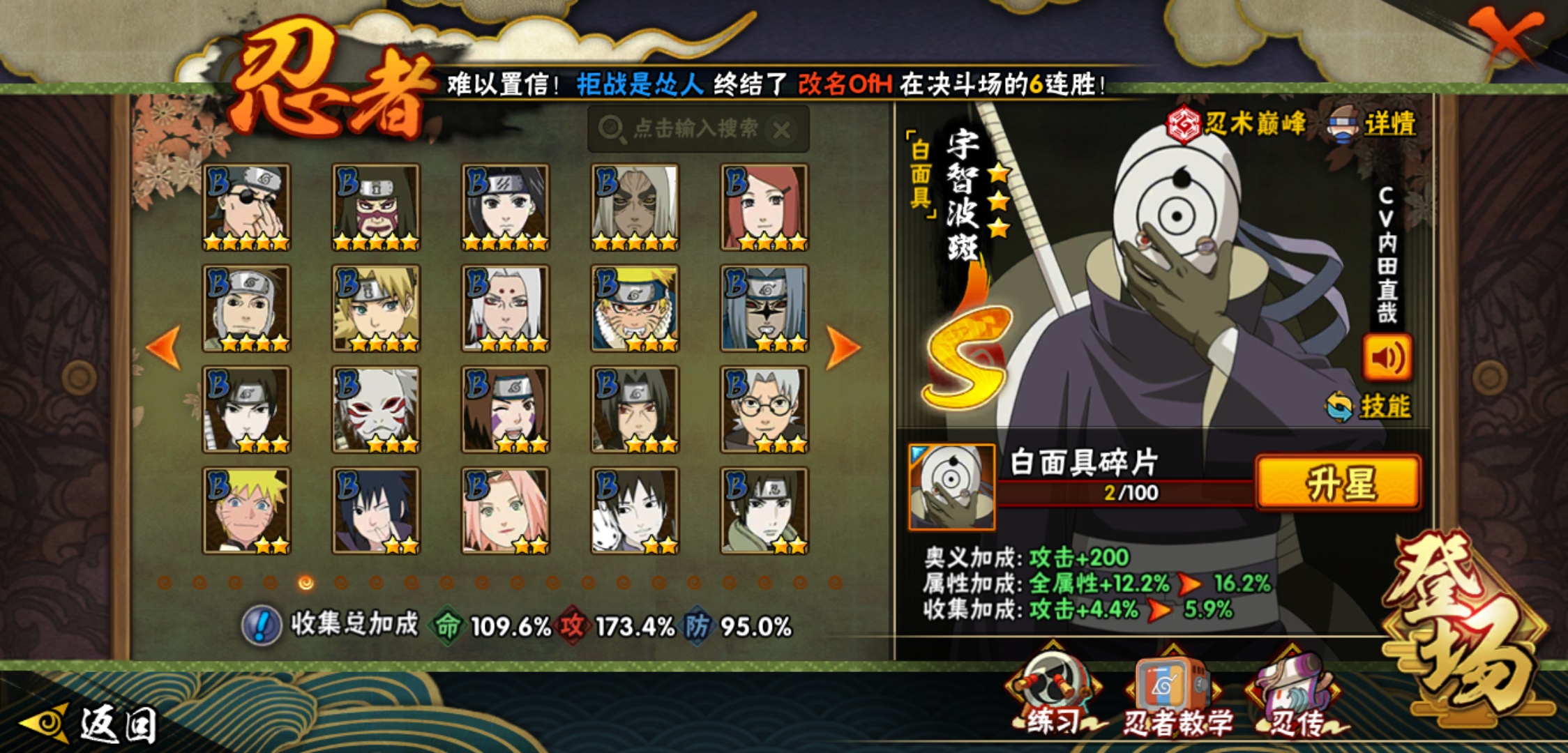Select the white fox-mask Anbu portrait
The height and width of the screenshot is (753, 1568).
376,410
